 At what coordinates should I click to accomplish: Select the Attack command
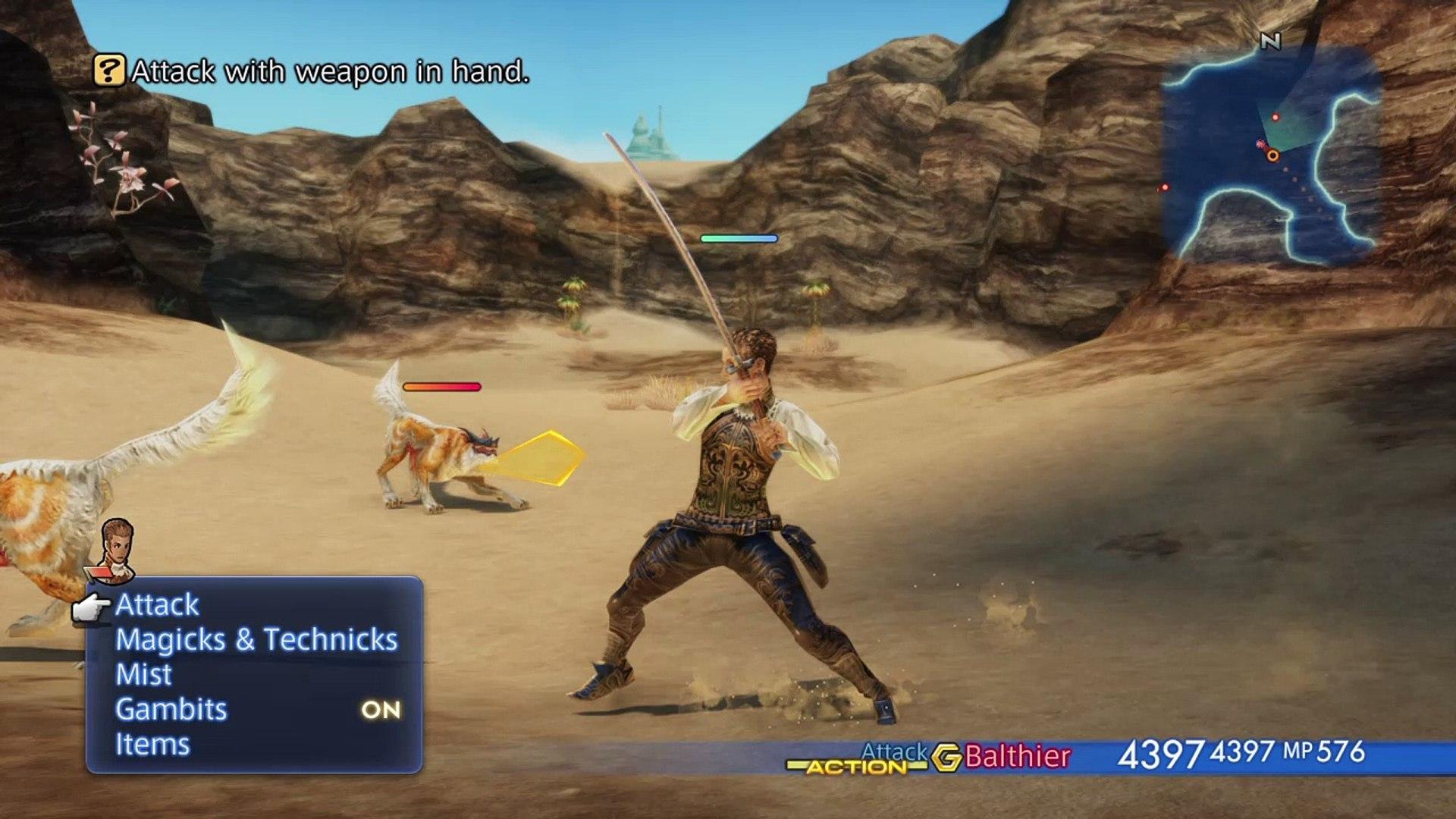click(157, 605)
